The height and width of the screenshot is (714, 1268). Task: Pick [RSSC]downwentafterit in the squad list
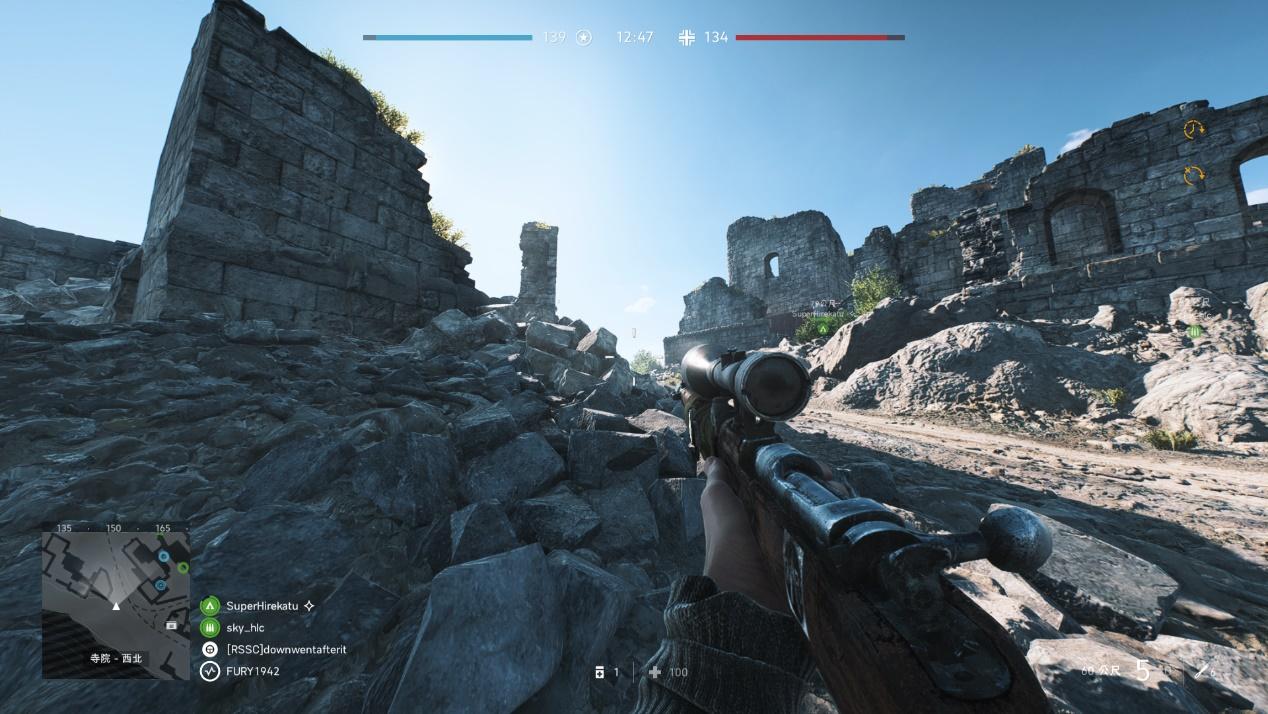point(285,649)
